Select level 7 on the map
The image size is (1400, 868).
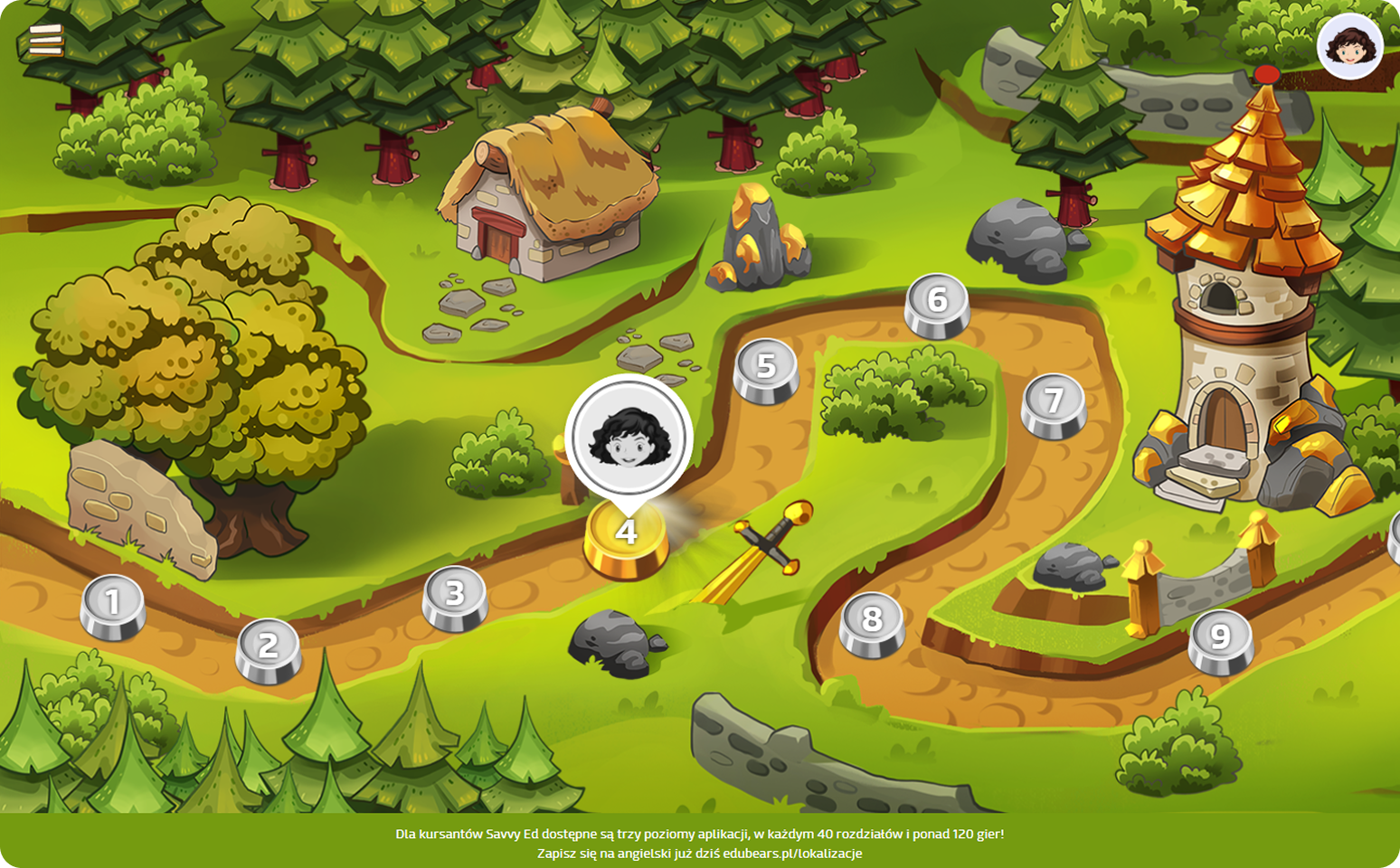[1054, 404]
